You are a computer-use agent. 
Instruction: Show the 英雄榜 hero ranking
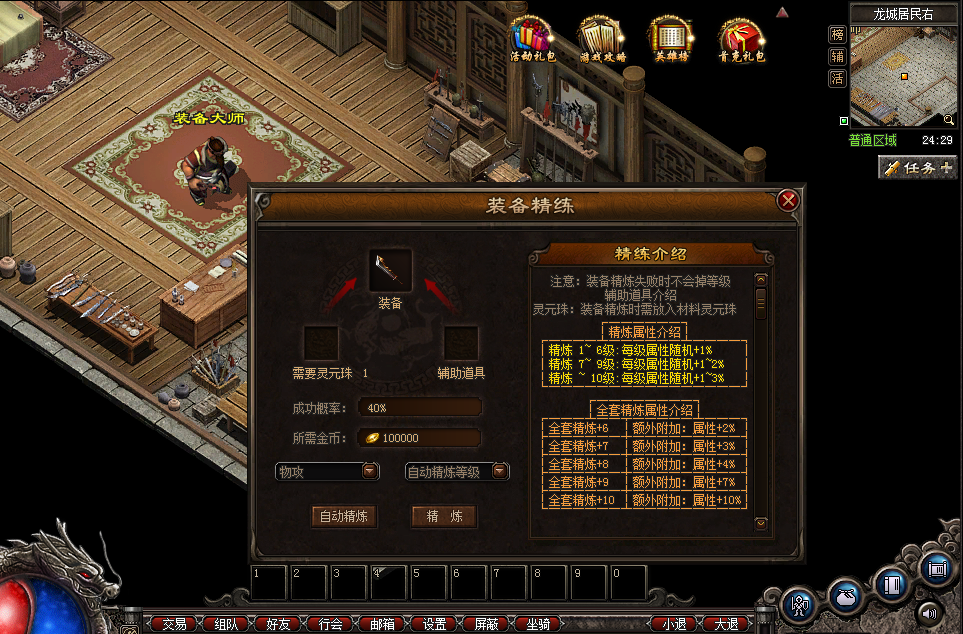[672, 39]
